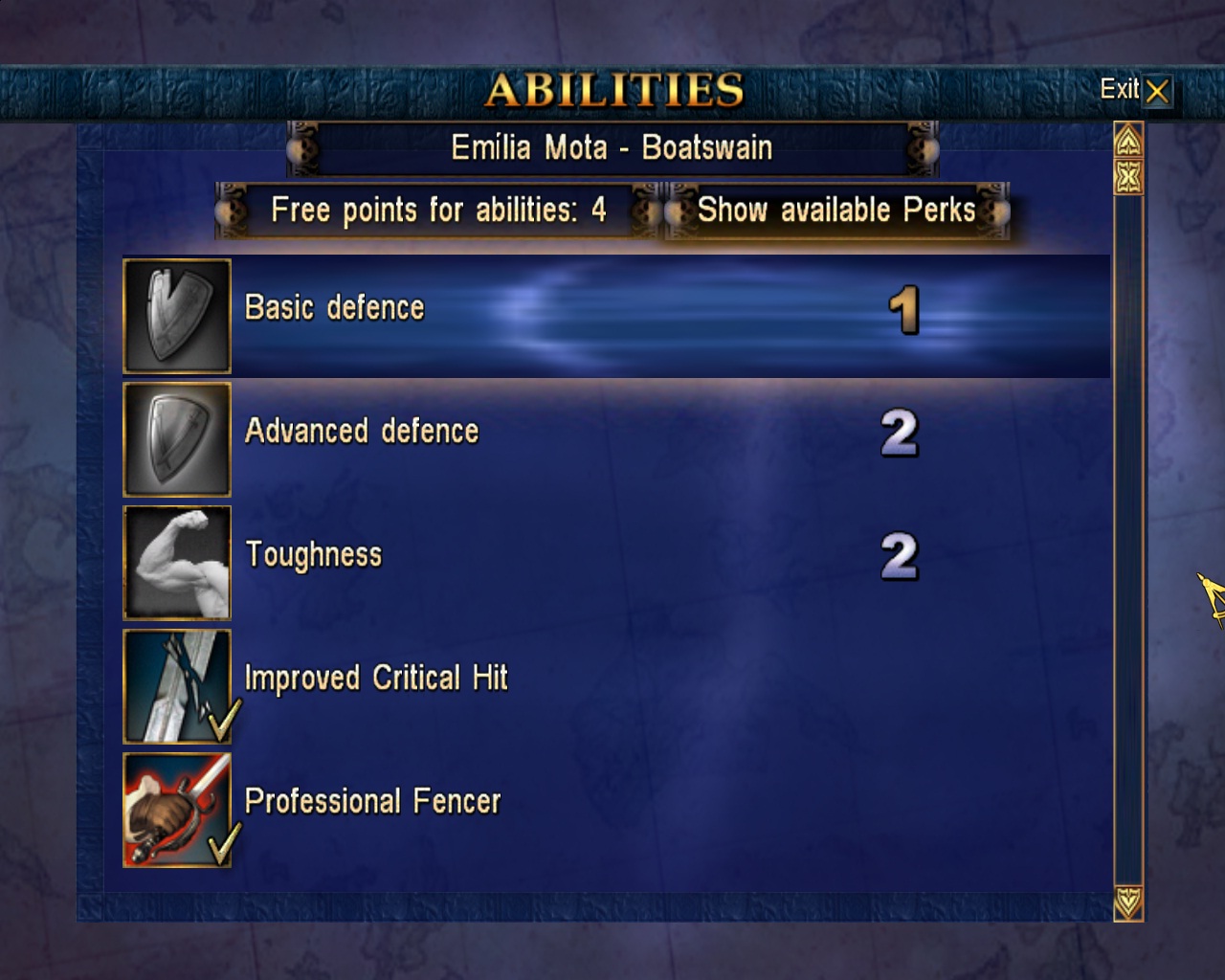Click the scroll-down arrow of ability list

[x=1128, y=902]
